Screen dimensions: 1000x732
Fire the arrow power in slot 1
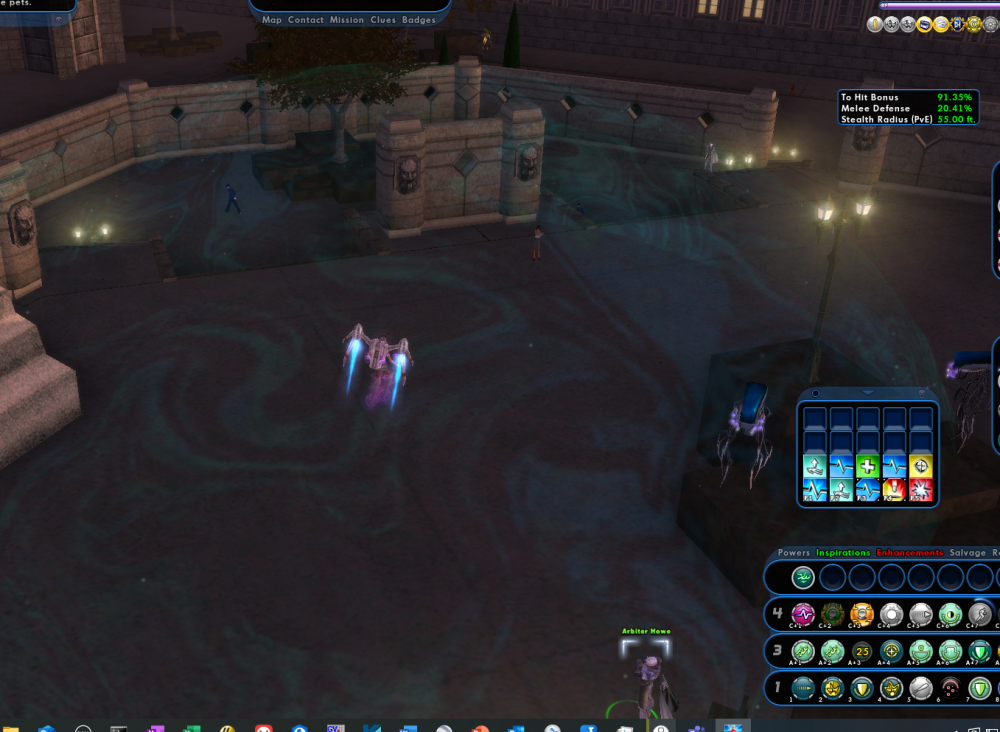pyautogui.click(x=802, y=688)
